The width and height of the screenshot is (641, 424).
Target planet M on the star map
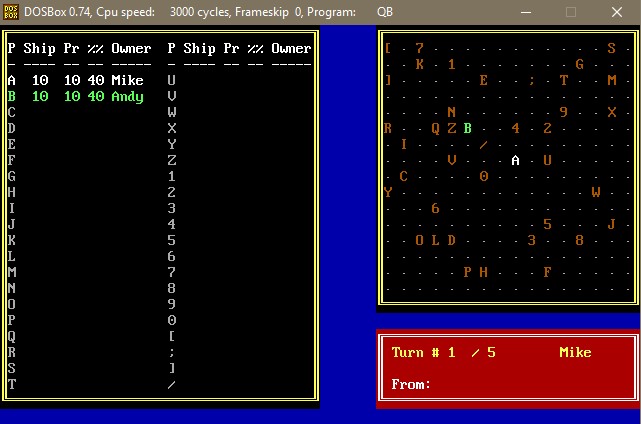[611, 80]
